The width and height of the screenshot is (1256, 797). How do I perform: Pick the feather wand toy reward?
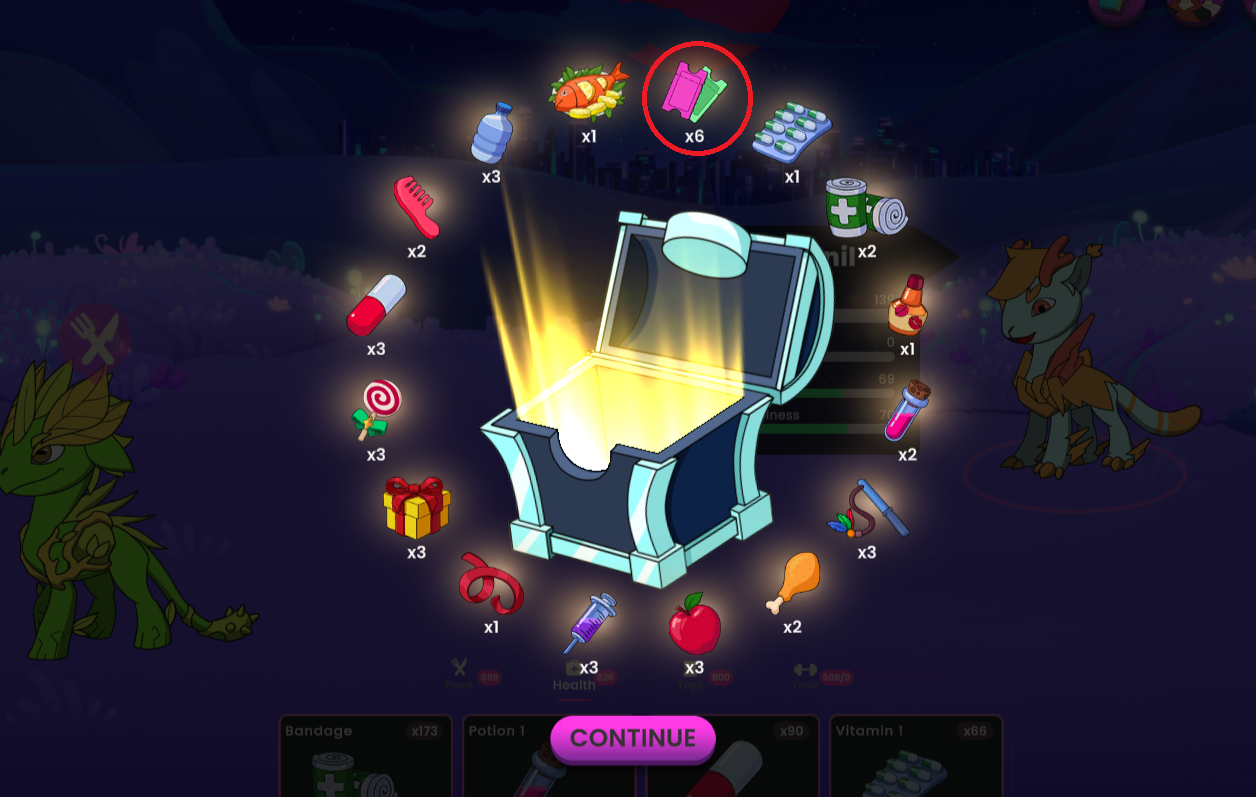coord(867,508)
